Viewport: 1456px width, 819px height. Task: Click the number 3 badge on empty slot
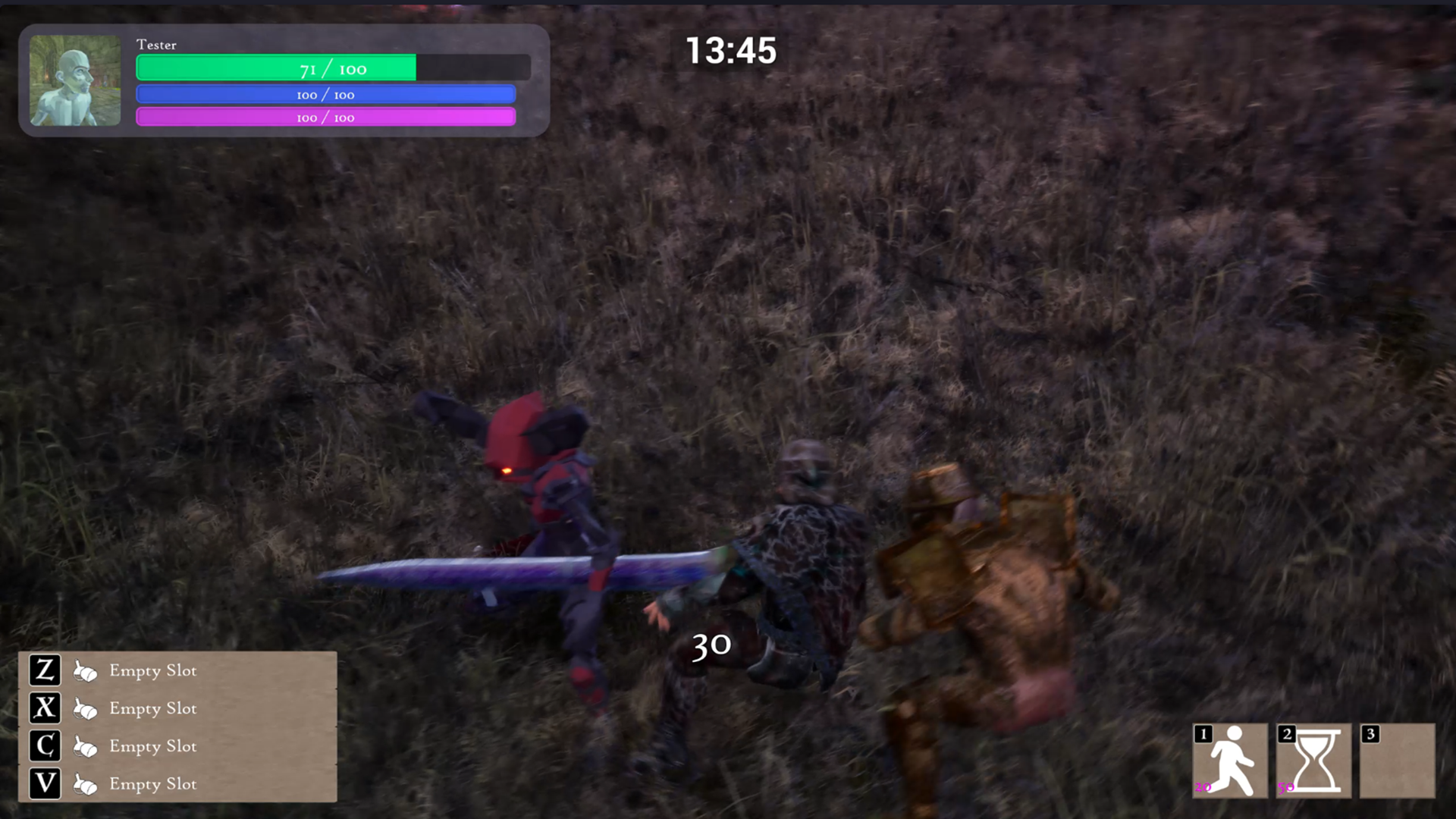coord(1370,734)
